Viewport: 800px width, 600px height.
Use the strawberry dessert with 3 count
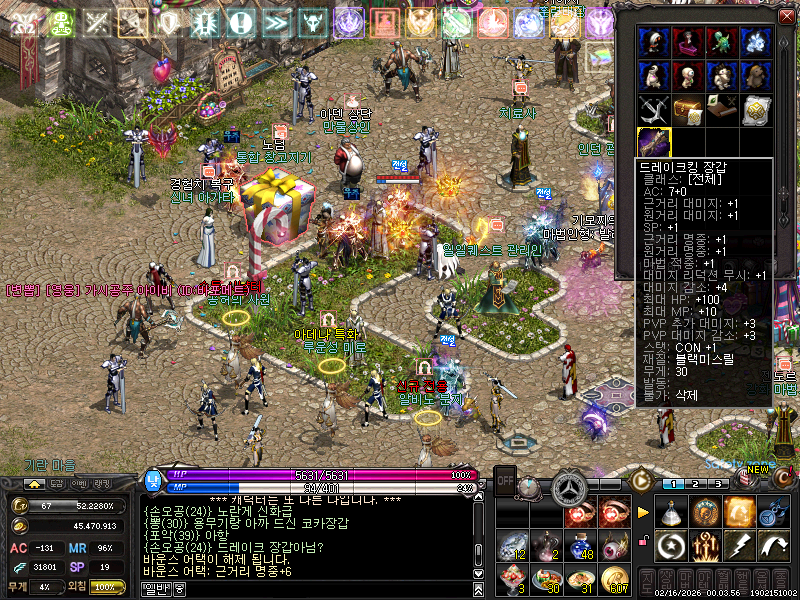pos(511,580)
